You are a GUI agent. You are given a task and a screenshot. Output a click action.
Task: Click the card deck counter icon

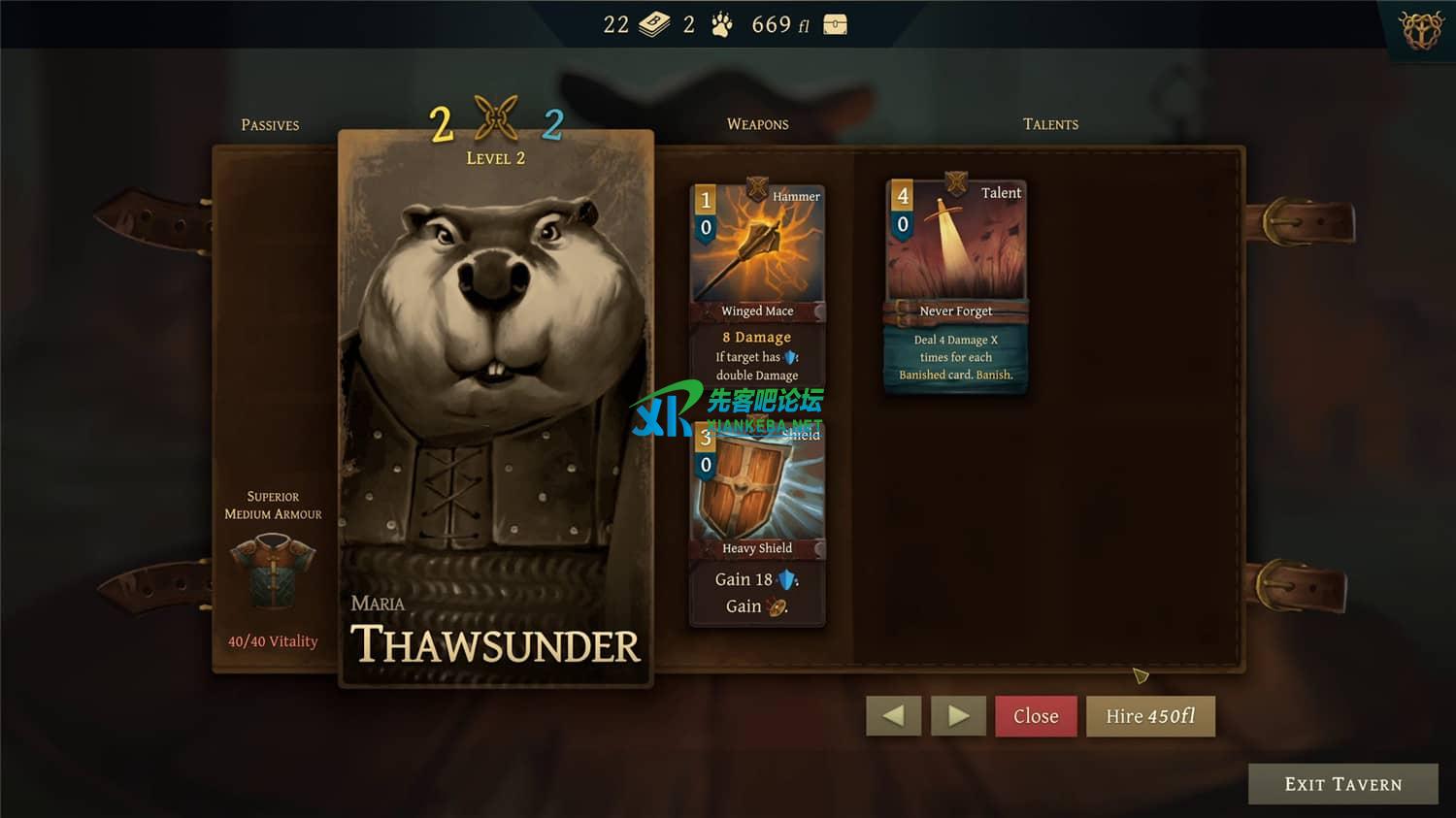[x=654, y=25]
